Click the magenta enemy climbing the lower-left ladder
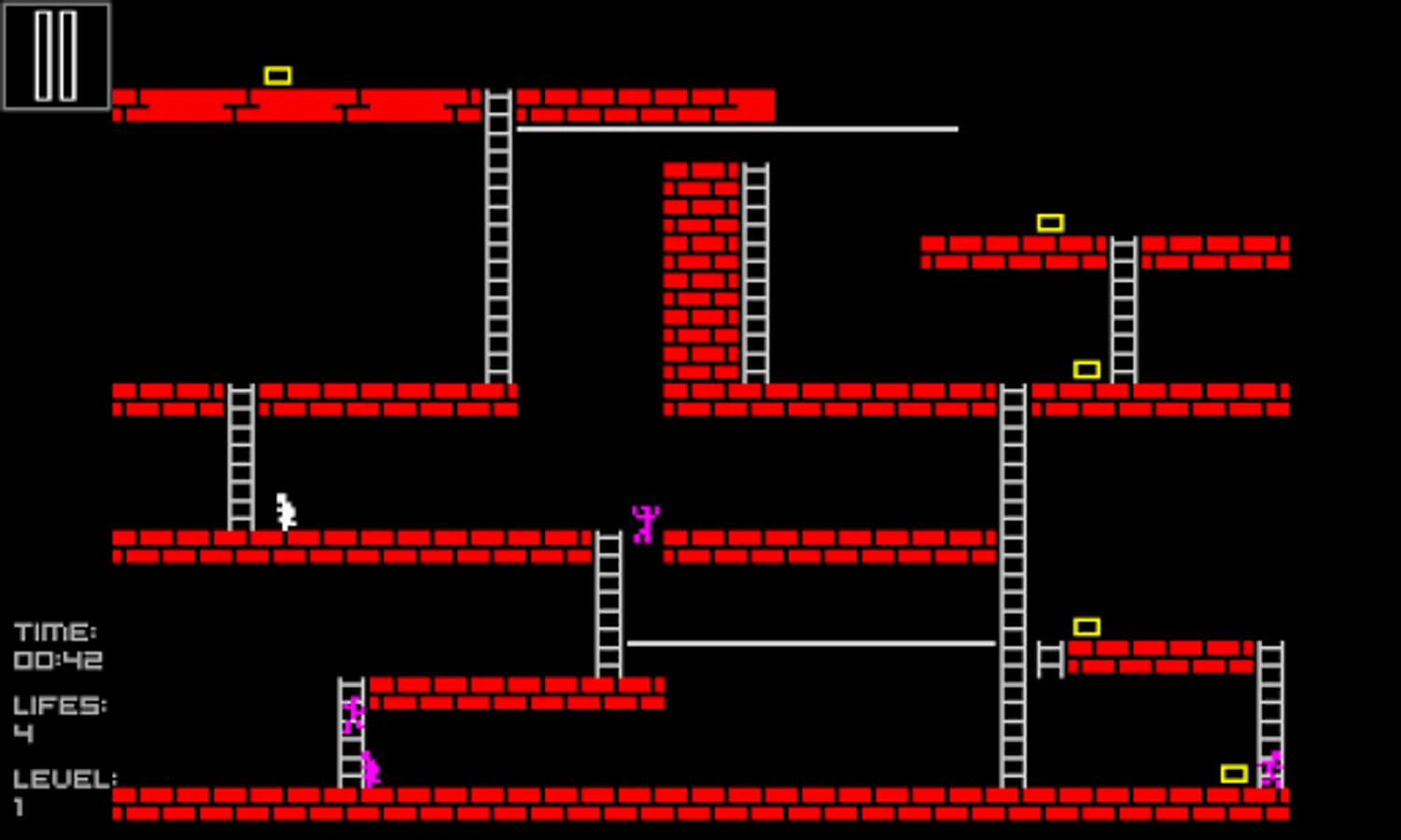The width and height of the screenshot is (1401, 840). point(353,714)
